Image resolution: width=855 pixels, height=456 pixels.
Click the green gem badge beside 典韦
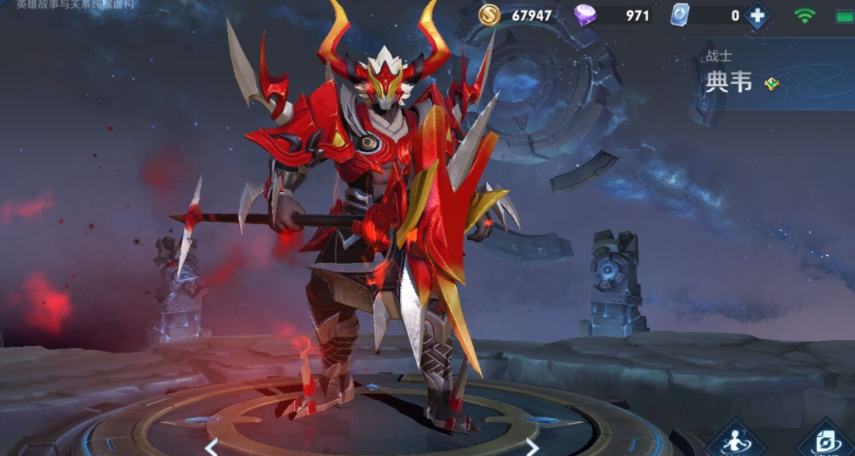[771, 83]
